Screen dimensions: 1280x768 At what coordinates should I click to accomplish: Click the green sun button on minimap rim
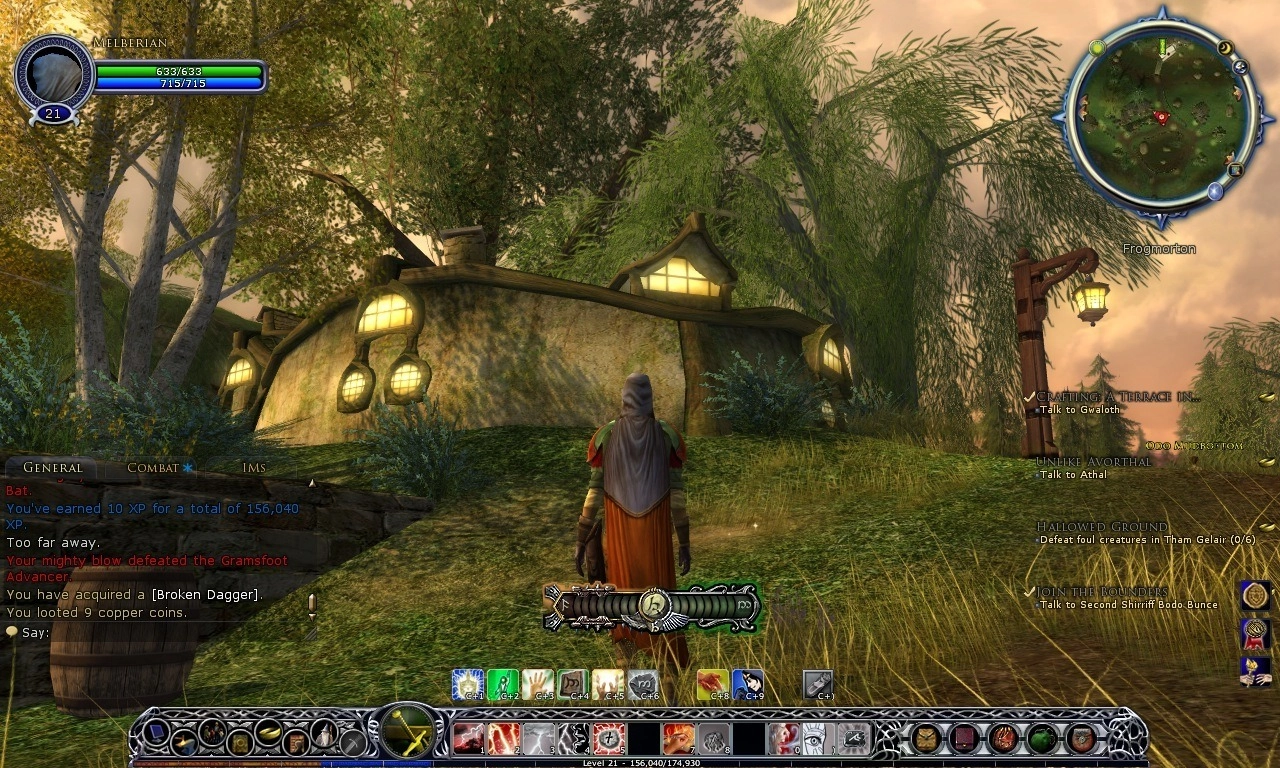coord(1097,47)
